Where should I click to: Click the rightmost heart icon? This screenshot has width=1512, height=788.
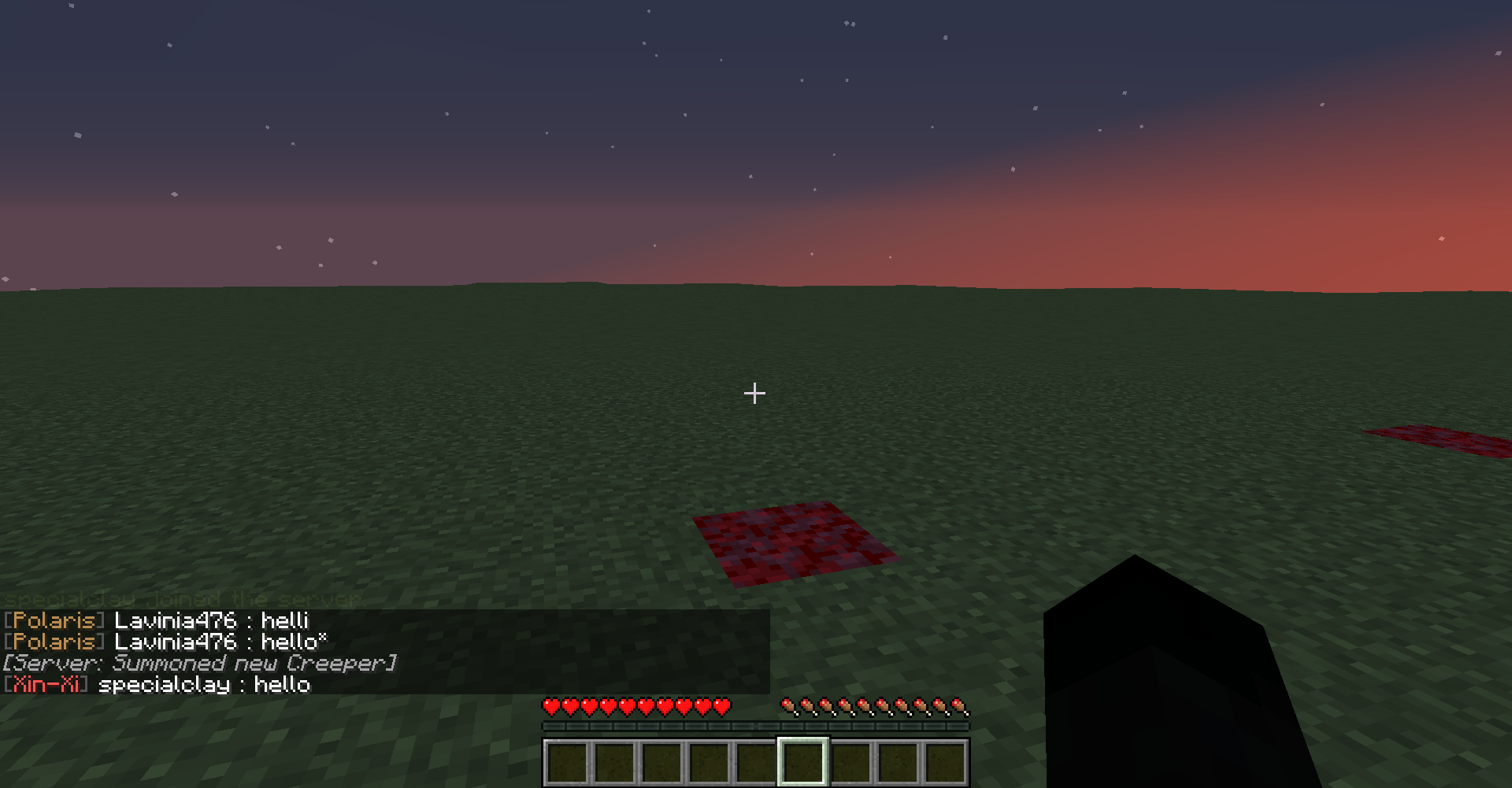point(721,706)
